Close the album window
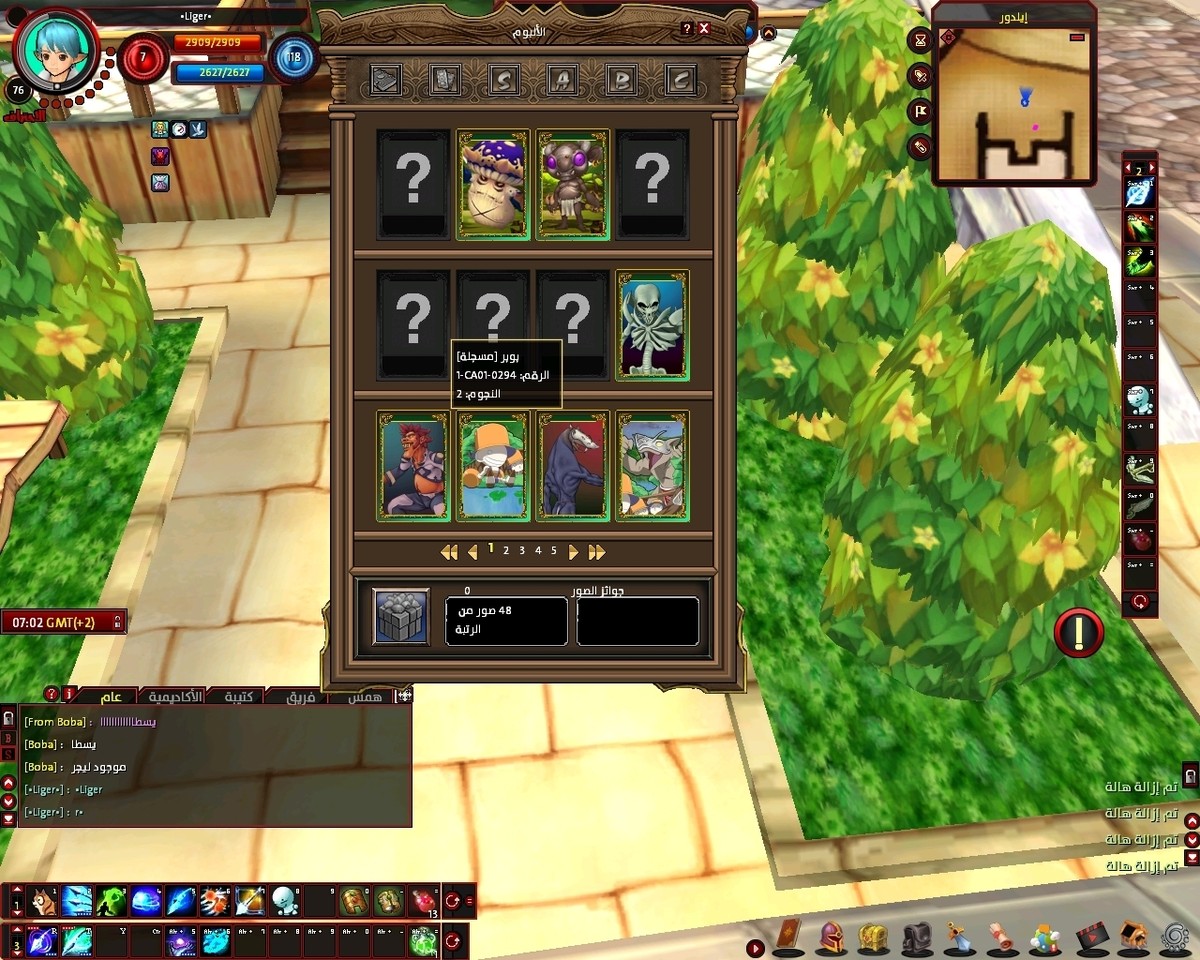Viewport: 1200px width, 960px height. [x=704, y=29]
